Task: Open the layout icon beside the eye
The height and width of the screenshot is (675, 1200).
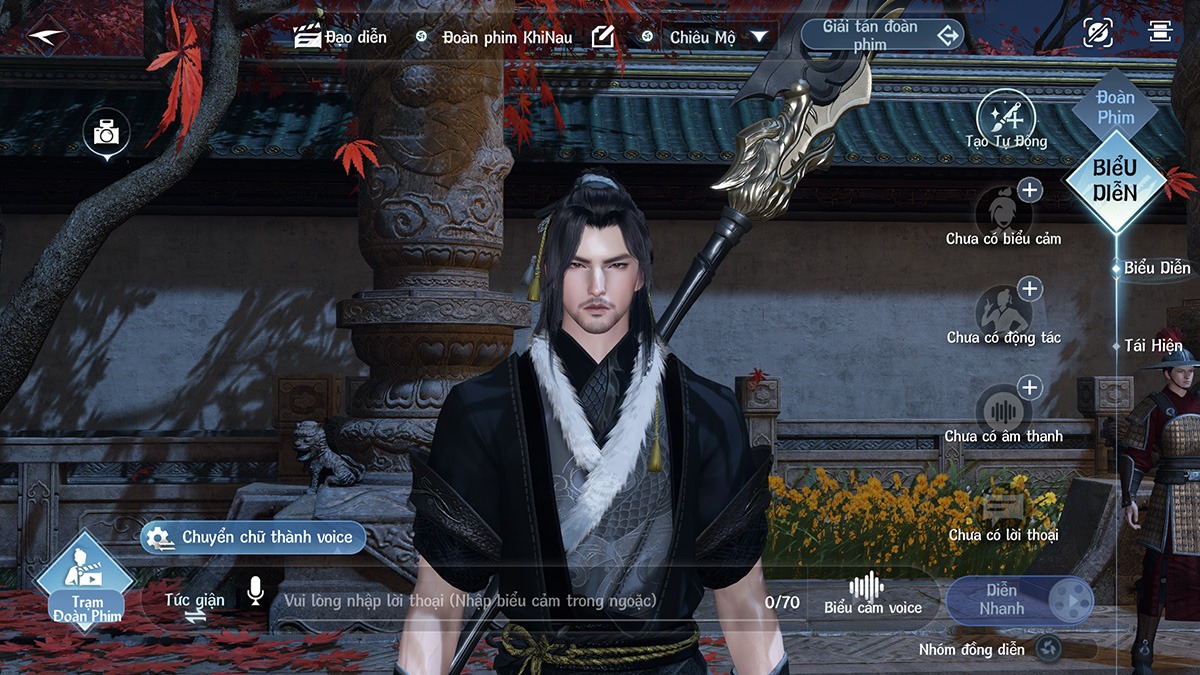Action: pyautogui.click(x=1159, y=32)
